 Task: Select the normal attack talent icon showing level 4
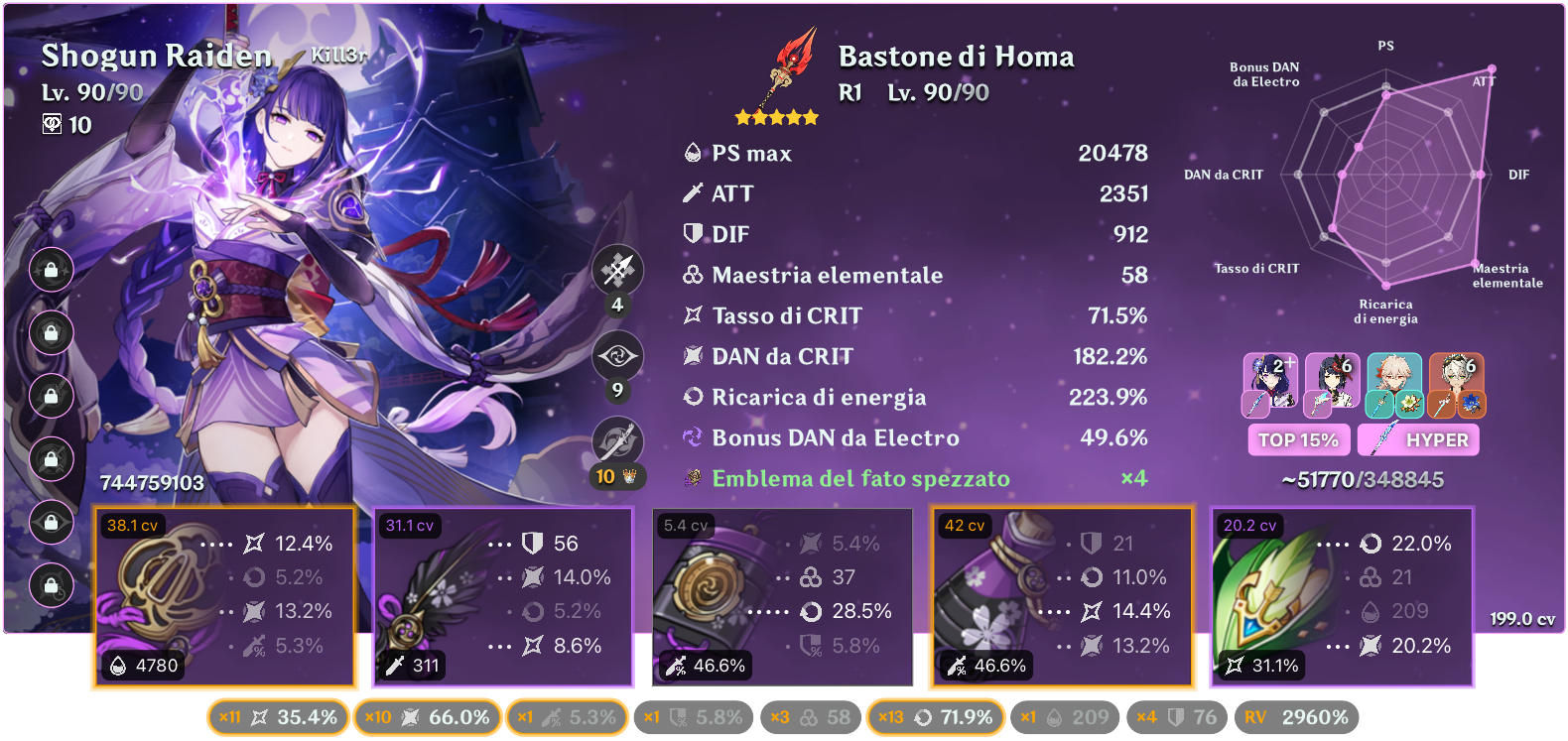[x=615, y=269]
